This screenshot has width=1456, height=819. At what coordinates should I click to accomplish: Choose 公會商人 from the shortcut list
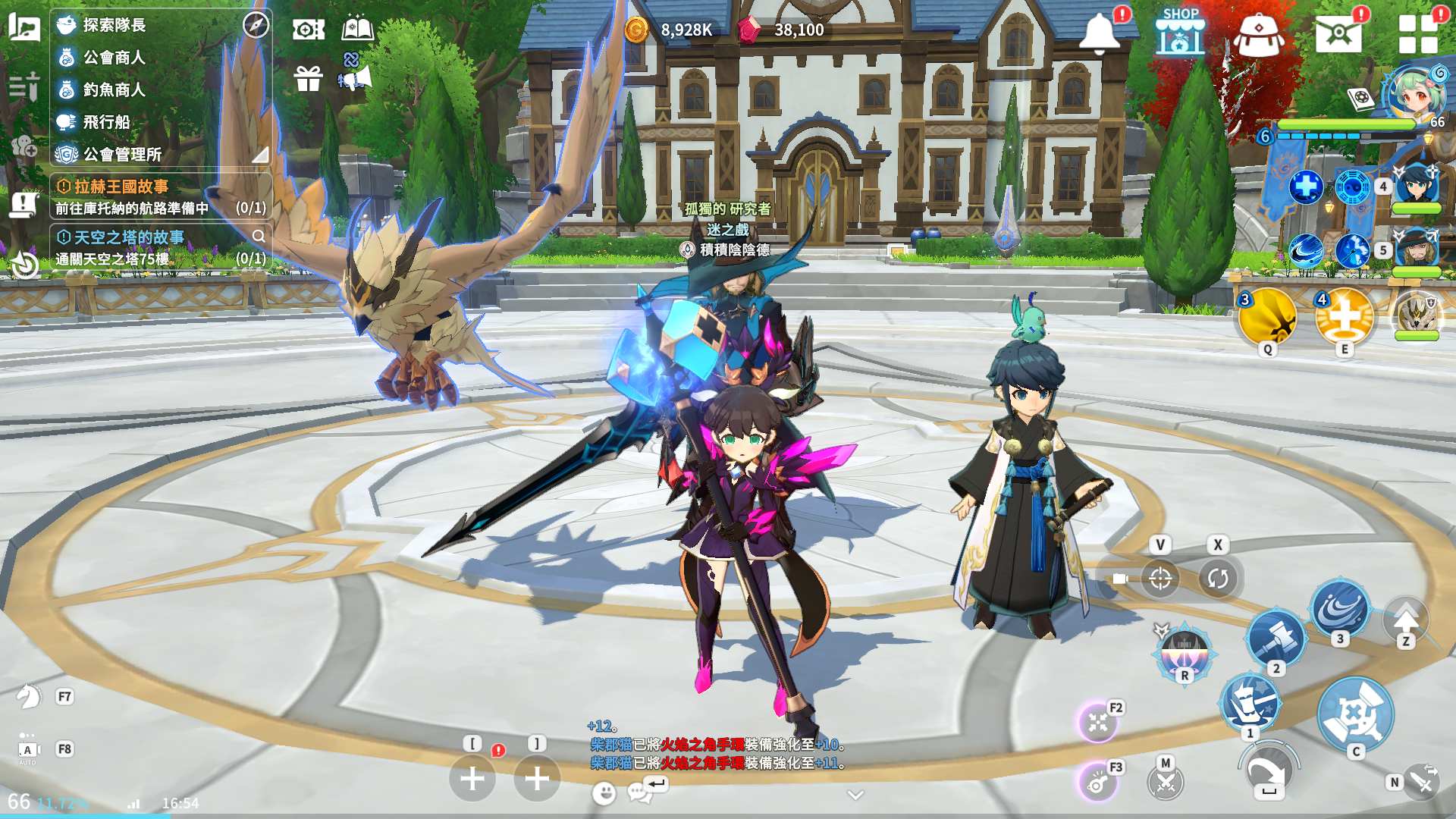tap(114, 58)
